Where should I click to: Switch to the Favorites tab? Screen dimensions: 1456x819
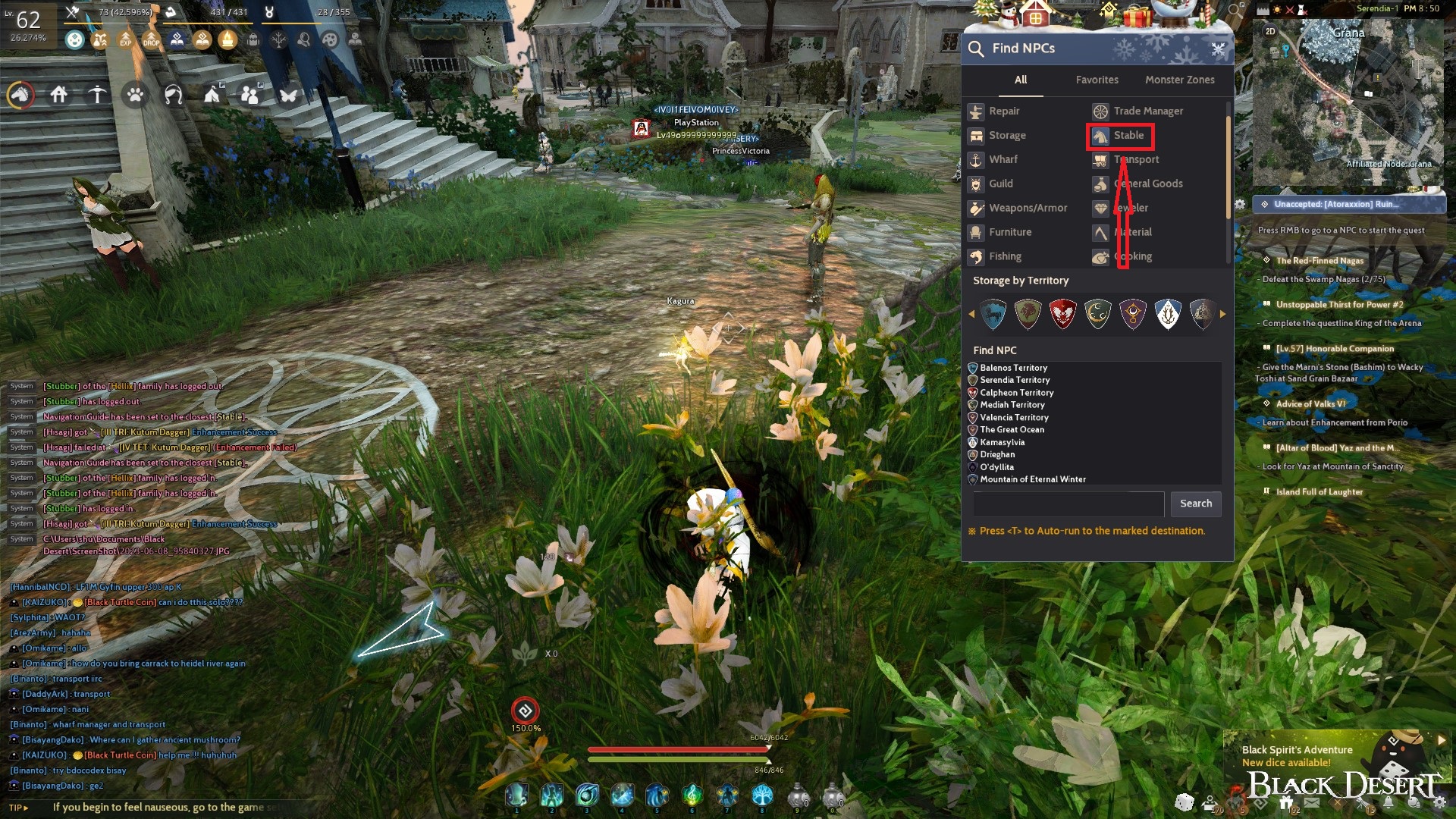tap(1097, 80)
